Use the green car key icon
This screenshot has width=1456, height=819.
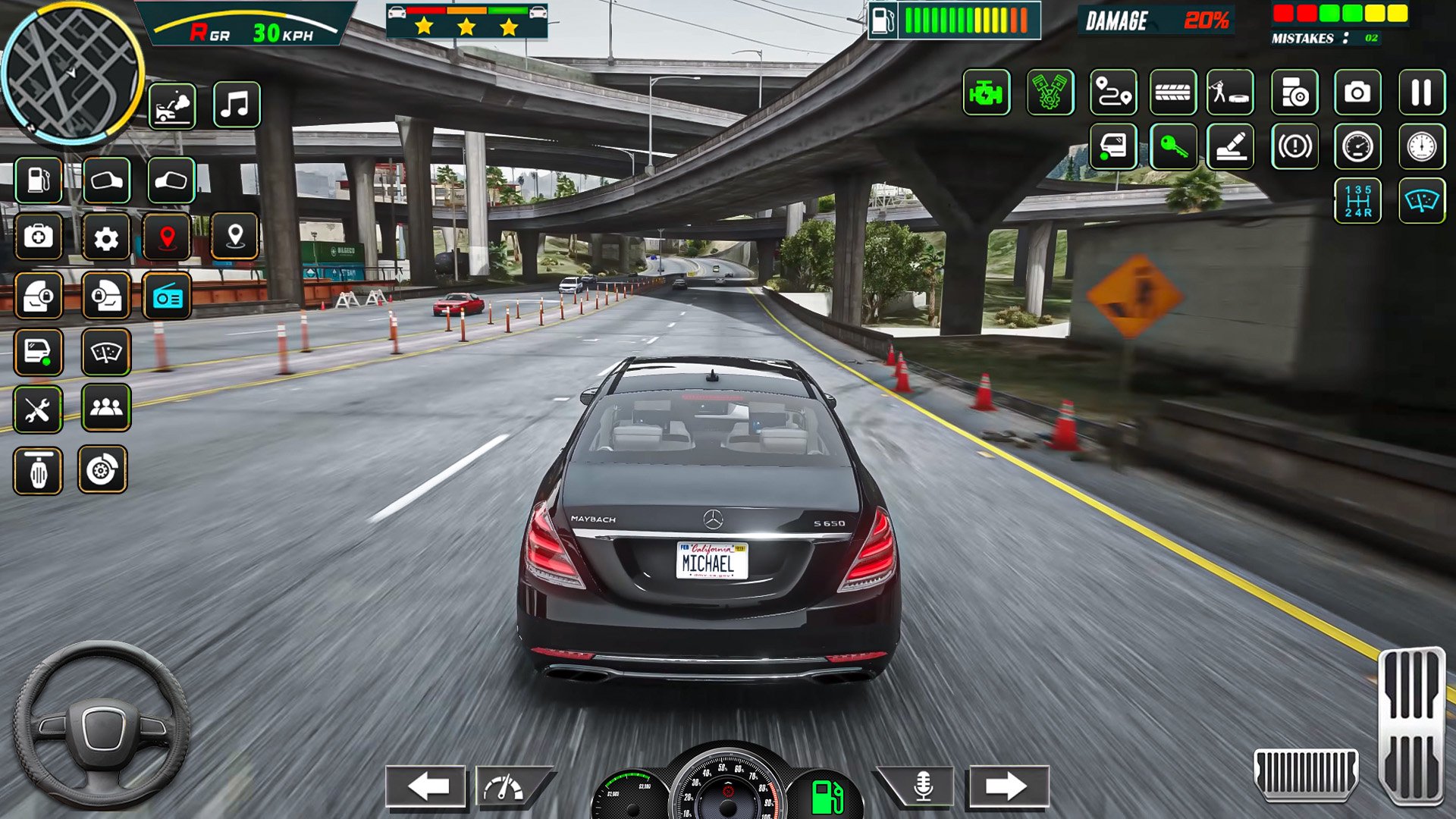coord(1173,146)
